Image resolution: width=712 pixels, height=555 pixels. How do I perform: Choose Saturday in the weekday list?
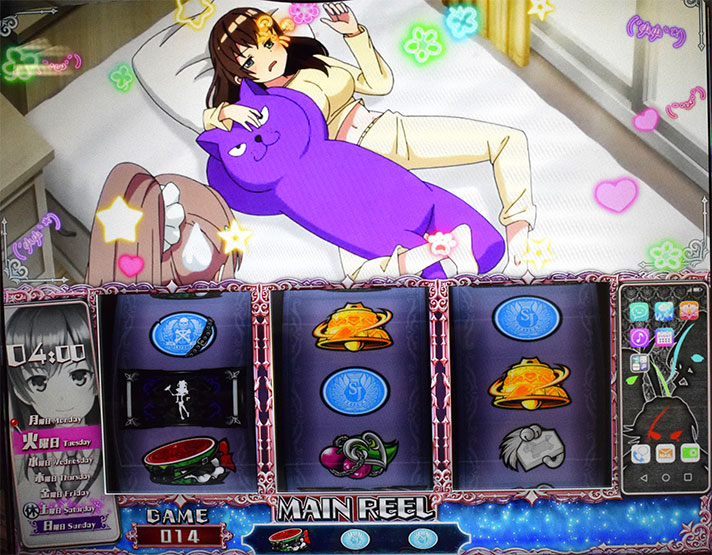(x=63, y=508)
